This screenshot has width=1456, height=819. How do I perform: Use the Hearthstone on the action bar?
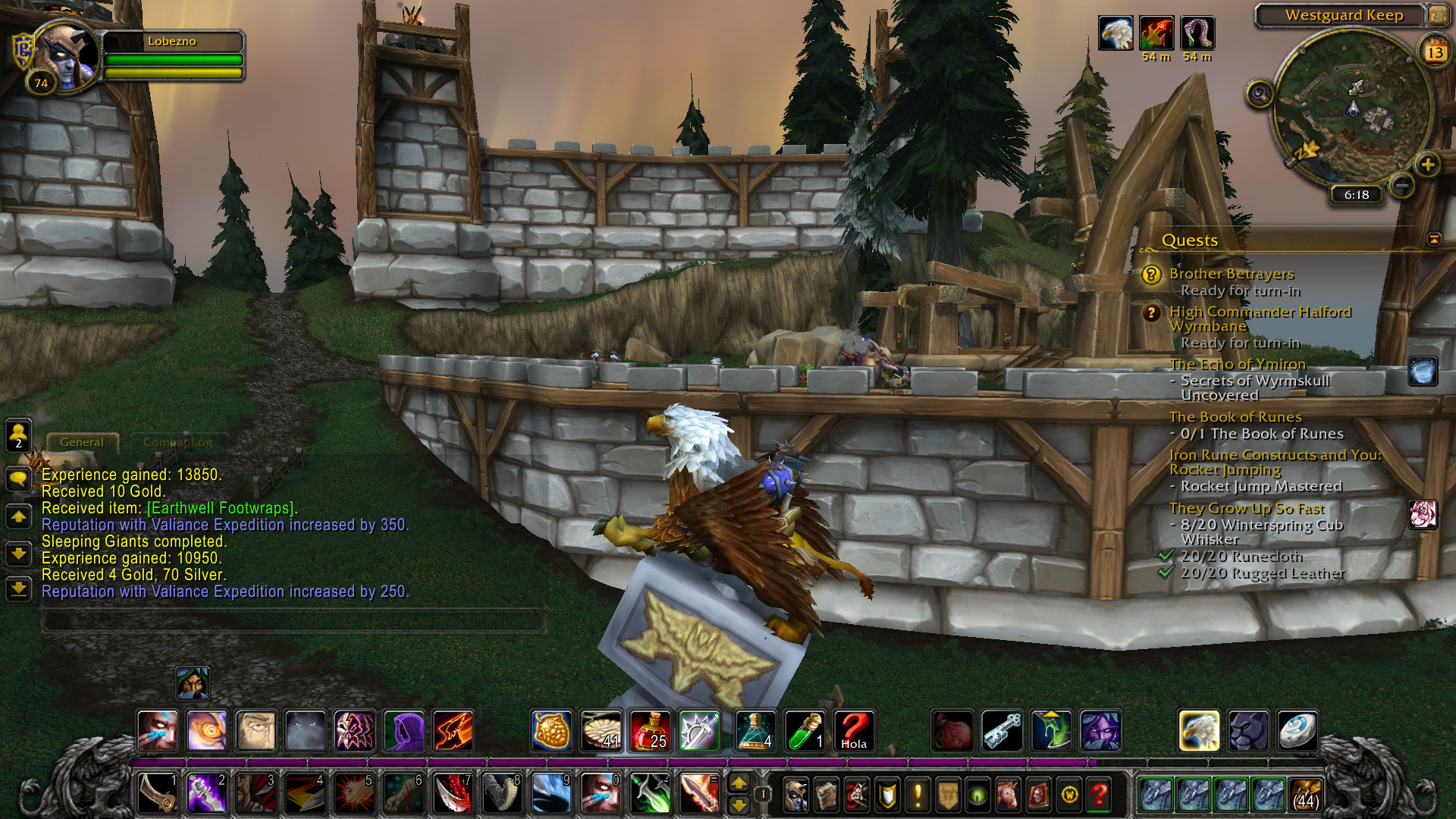click(1296, 731)
